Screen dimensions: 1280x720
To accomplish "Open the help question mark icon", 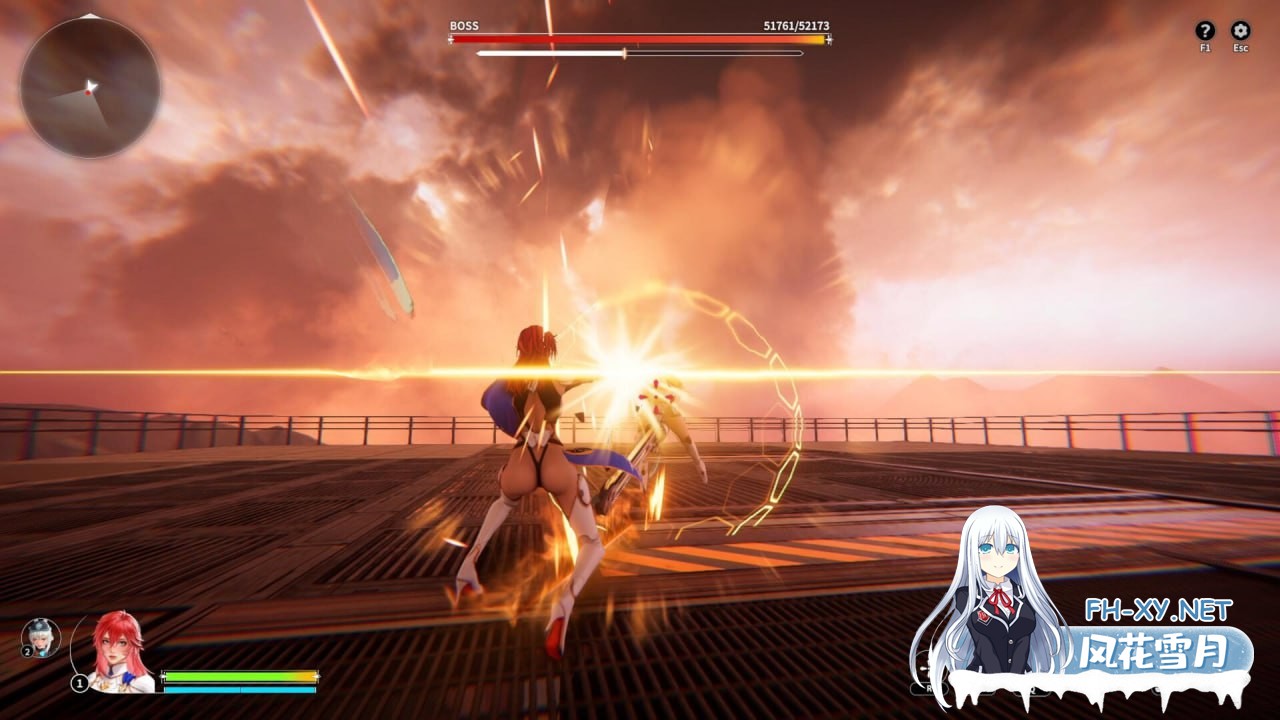I will point(1205,31).
